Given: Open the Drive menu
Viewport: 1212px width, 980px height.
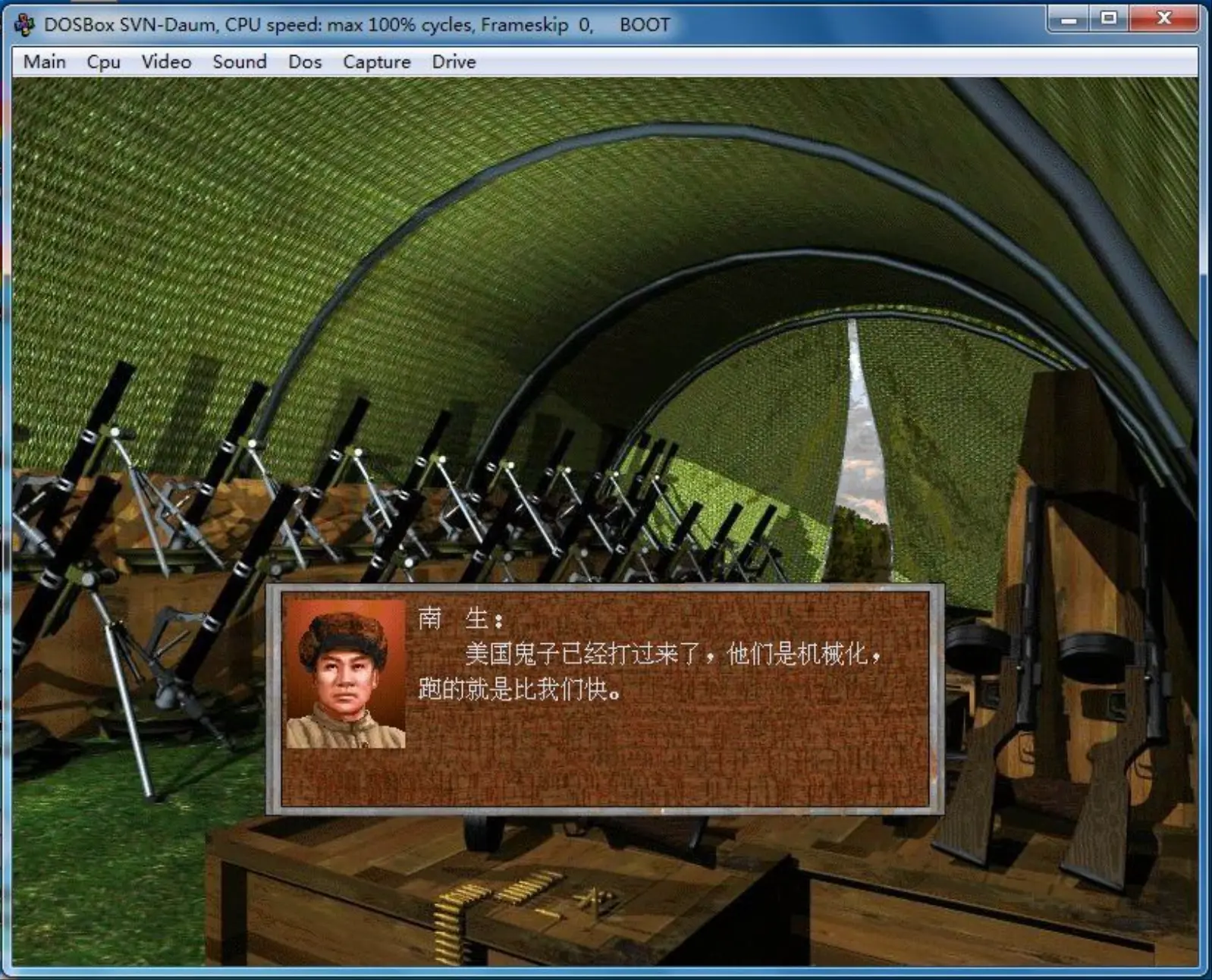Looking at the screenshot, I should 453,61.
